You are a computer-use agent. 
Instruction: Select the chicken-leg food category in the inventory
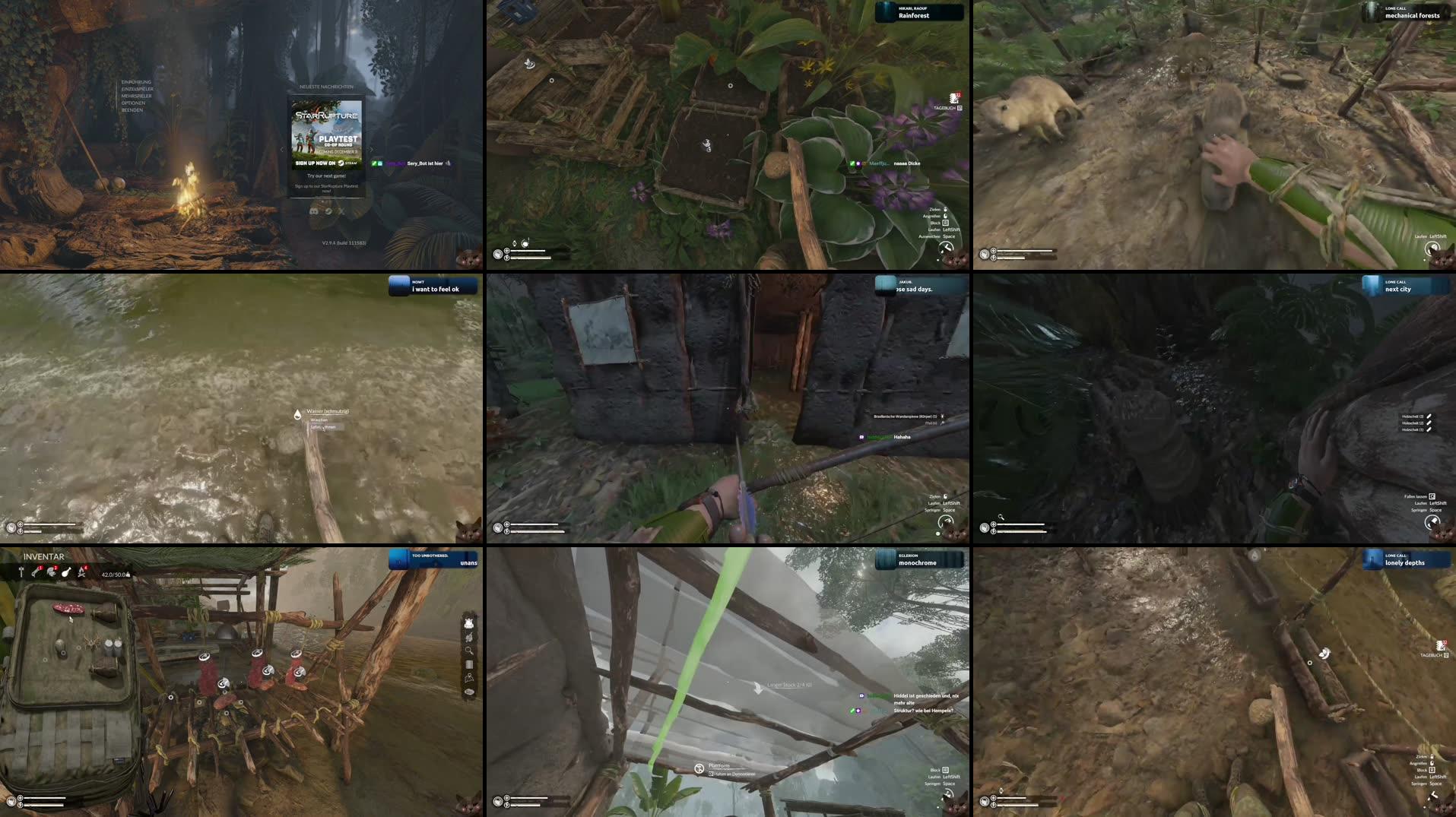coord(67,573)
